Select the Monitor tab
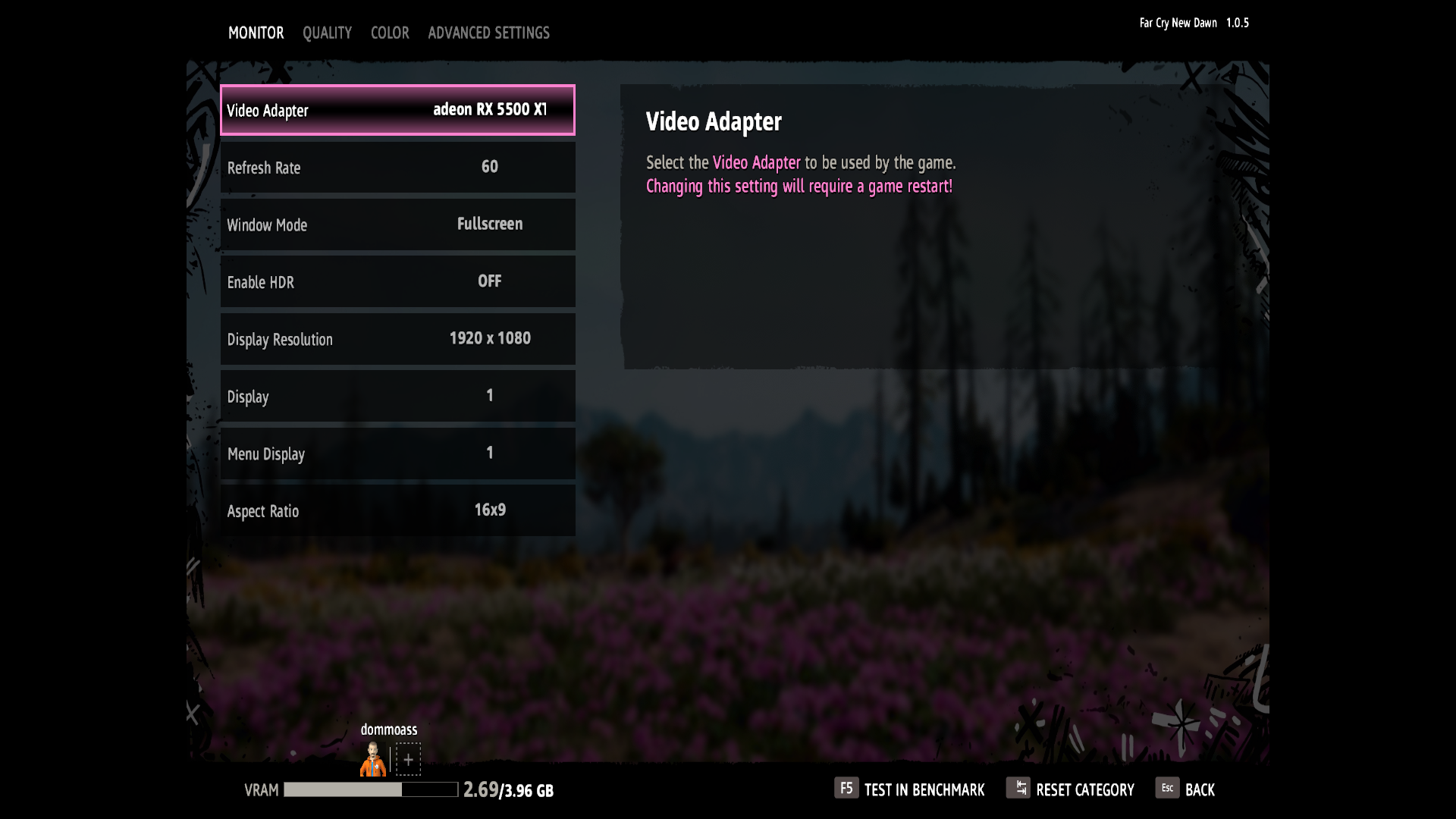The width and height of the screenshot is (1456, 819). [256, 33]
